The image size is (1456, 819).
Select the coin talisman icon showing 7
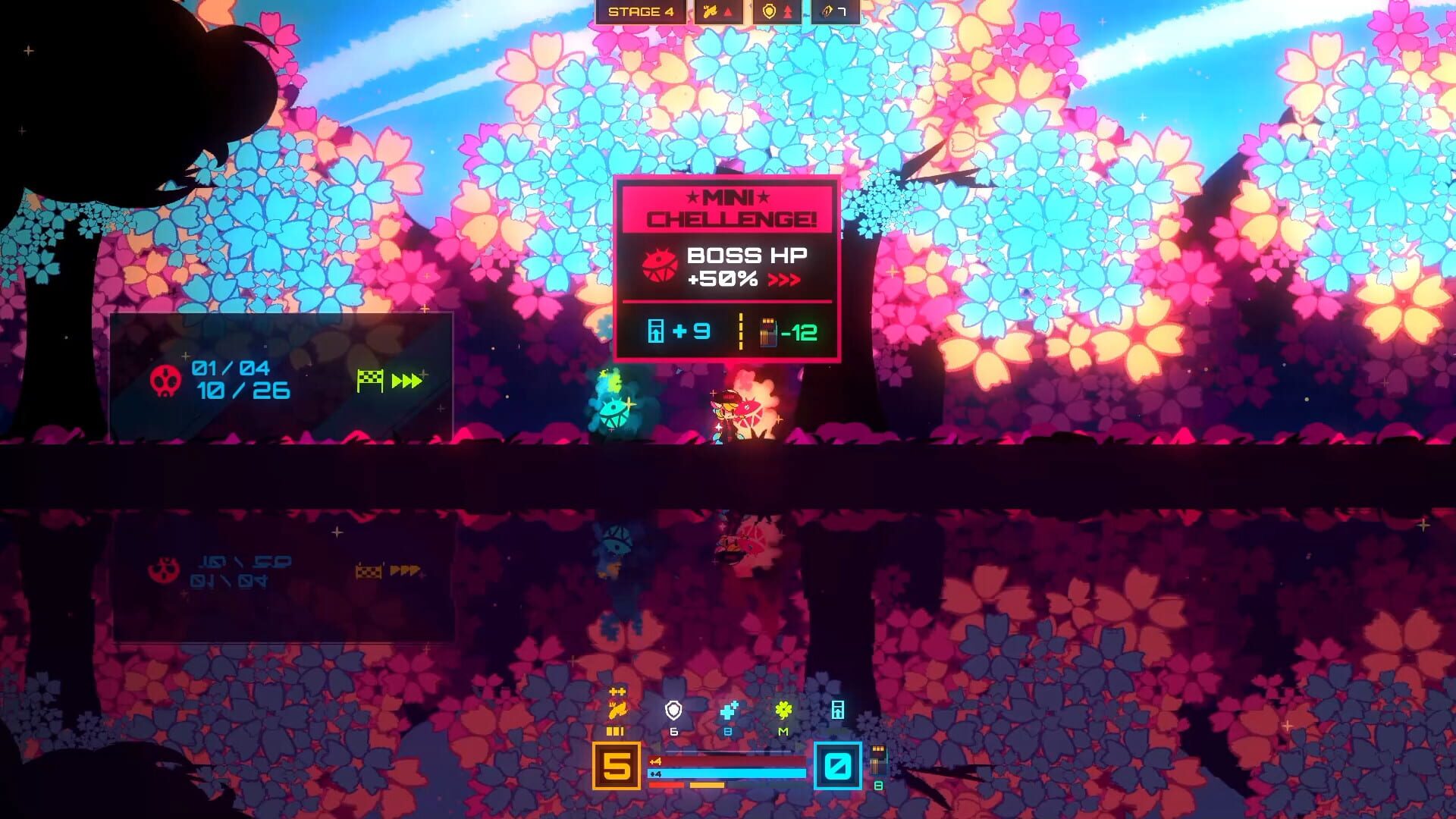pos(825,11)
